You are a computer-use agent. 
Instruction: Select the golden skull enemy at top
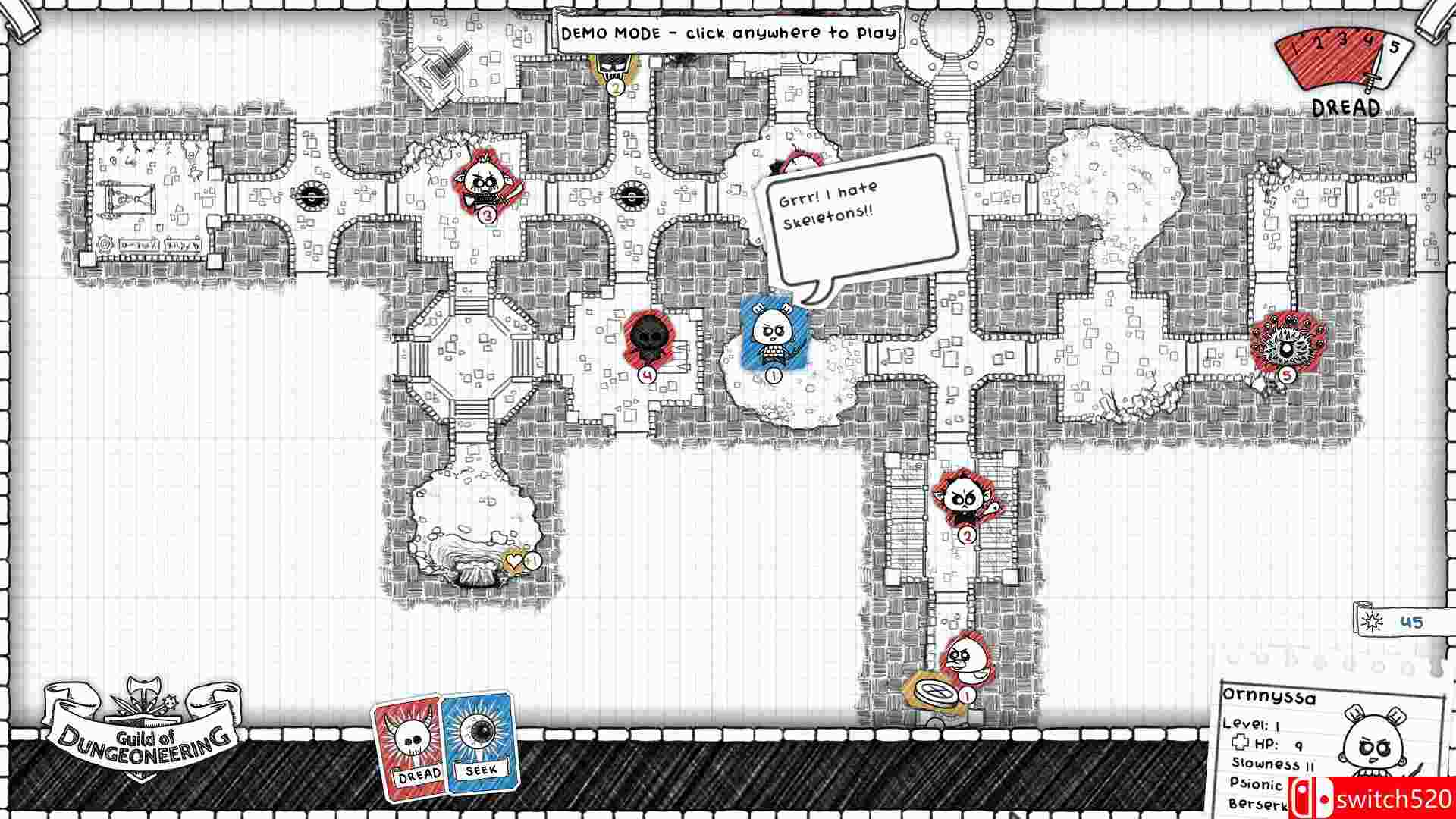point(614,68)
